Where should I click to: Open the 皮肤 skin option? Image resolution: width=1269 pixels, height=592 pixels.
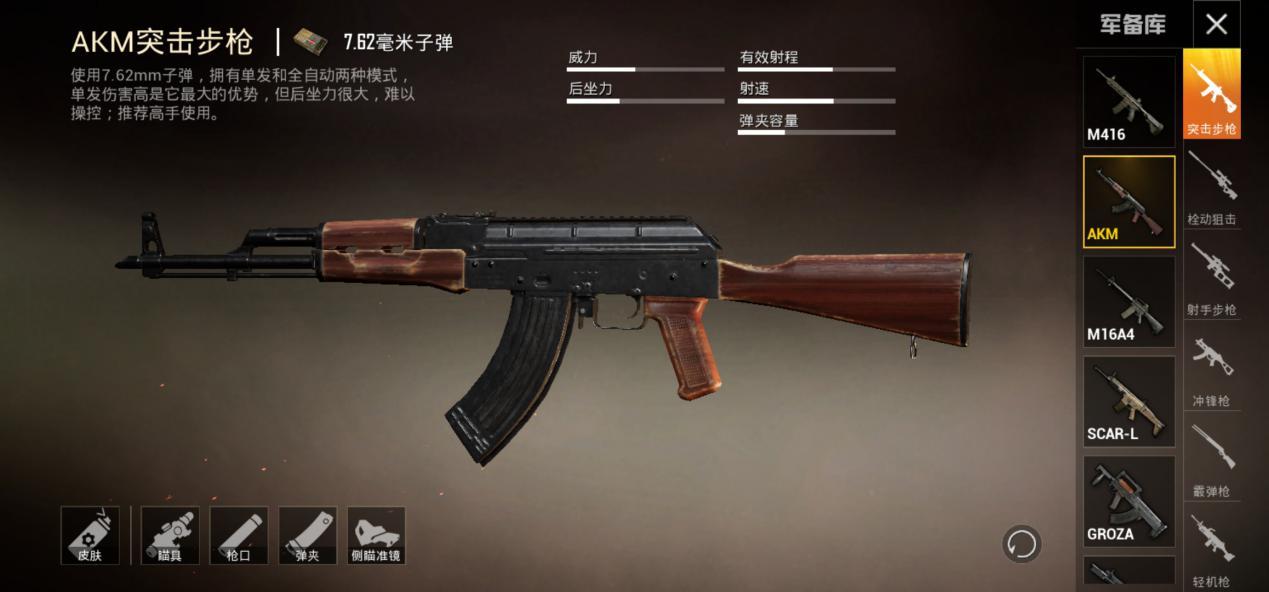[x=90, y=535]
